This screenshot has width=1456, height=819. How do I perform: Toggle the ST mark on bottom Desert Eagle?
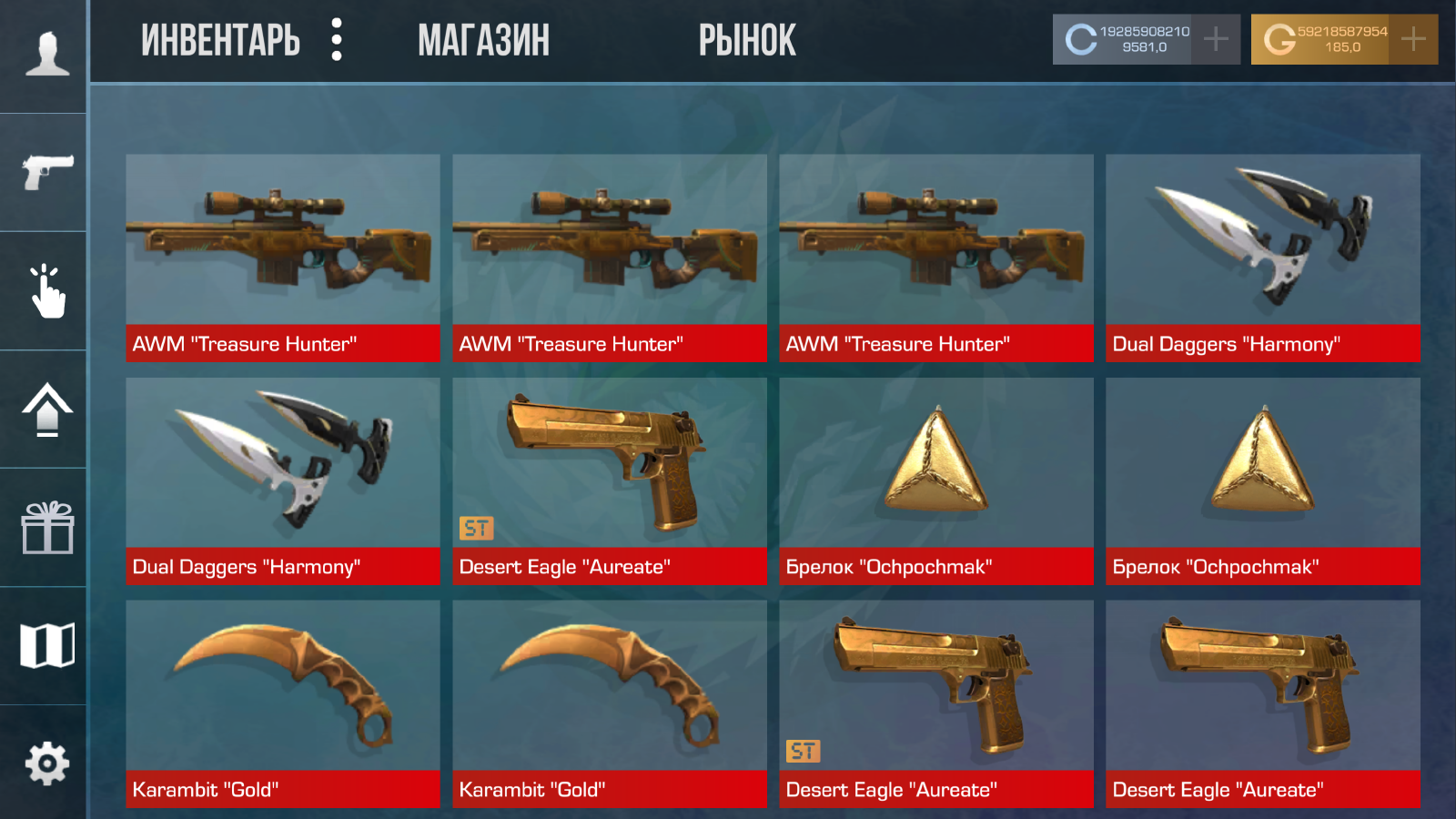click(804, 751)
